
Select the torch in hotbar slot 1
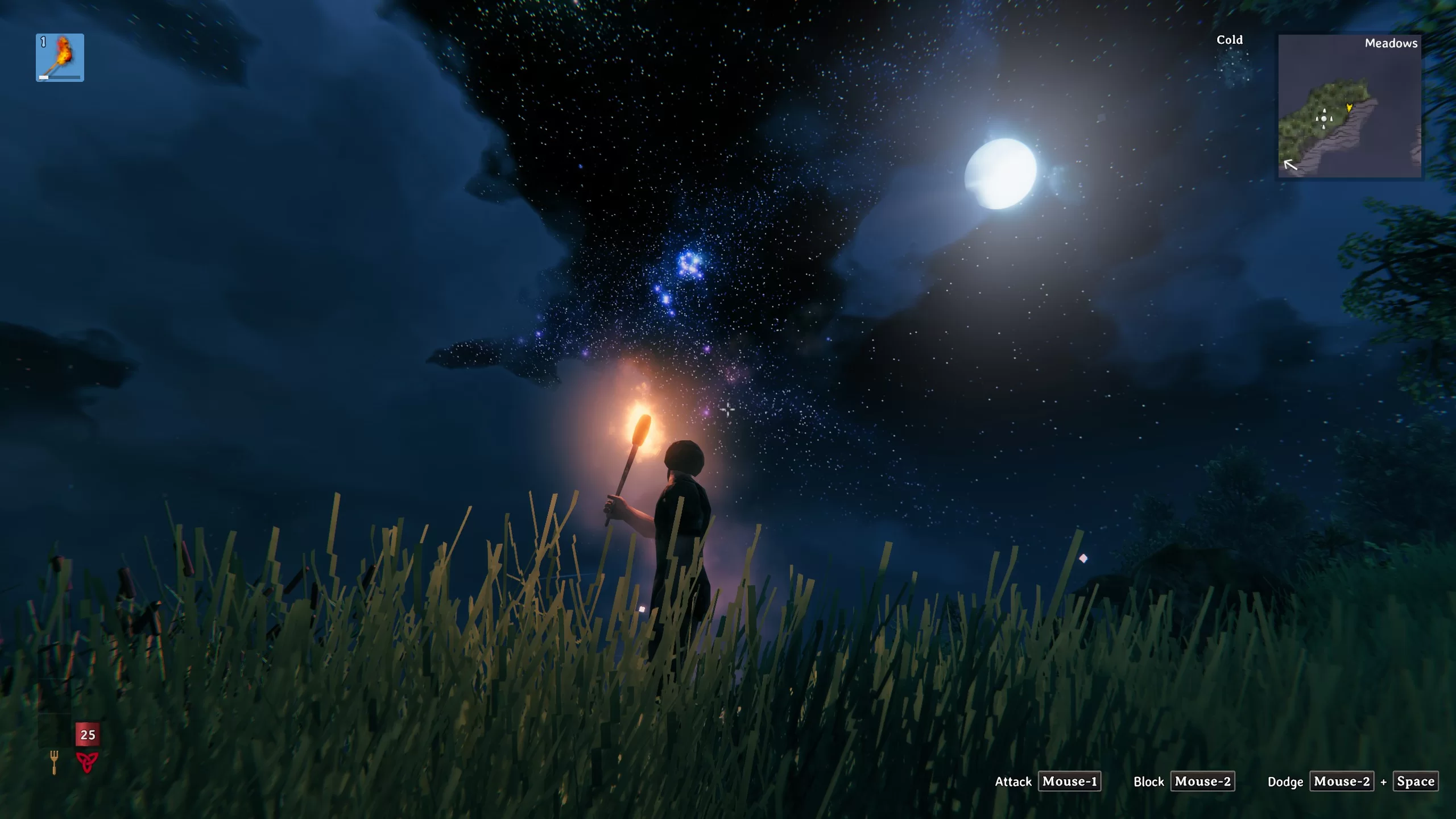tap(60, 57)
